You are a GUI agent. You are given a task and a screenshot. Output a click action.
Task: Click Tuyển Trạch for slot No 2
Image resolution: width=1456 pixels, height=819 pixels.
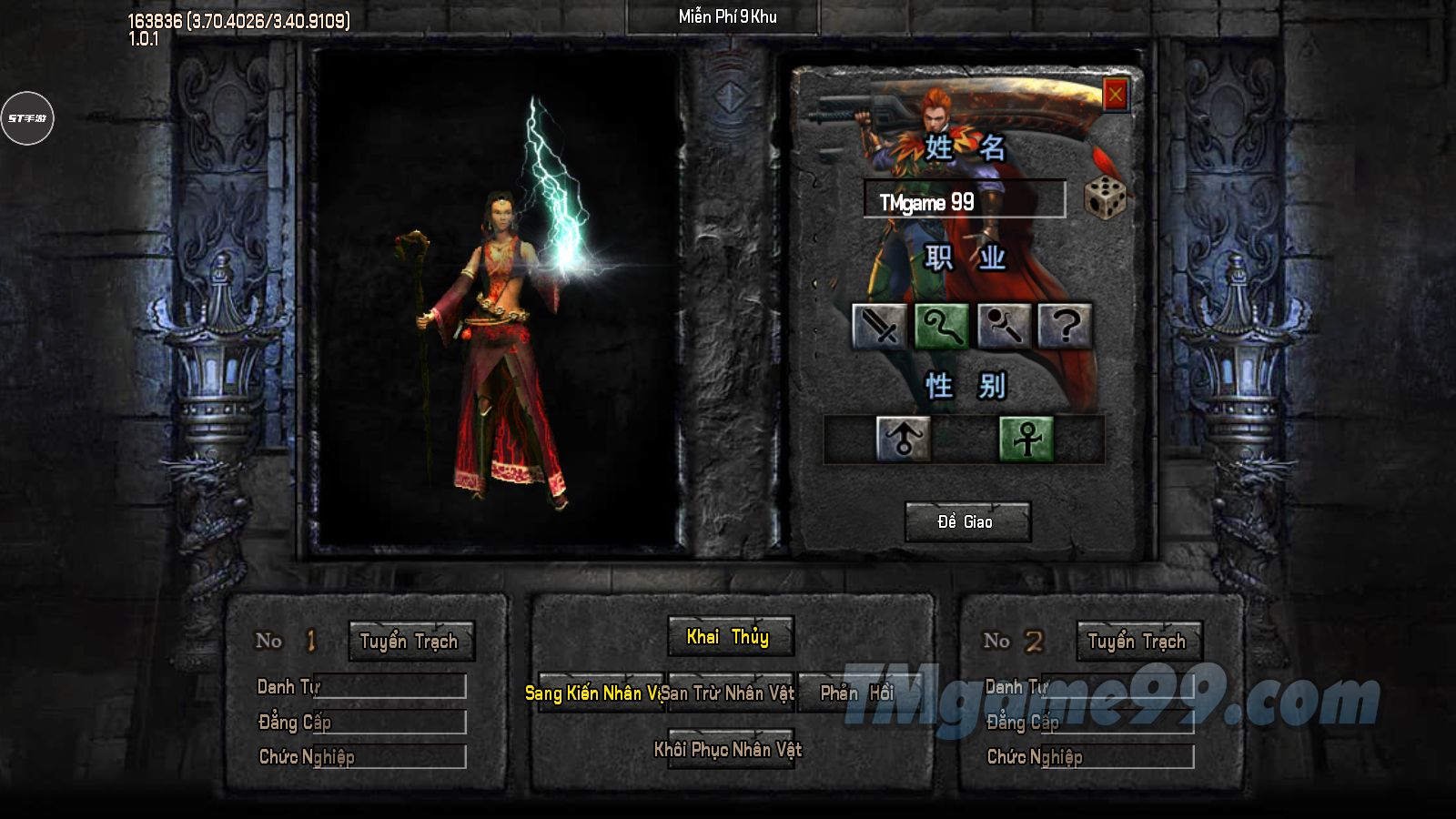point(1138,642)
